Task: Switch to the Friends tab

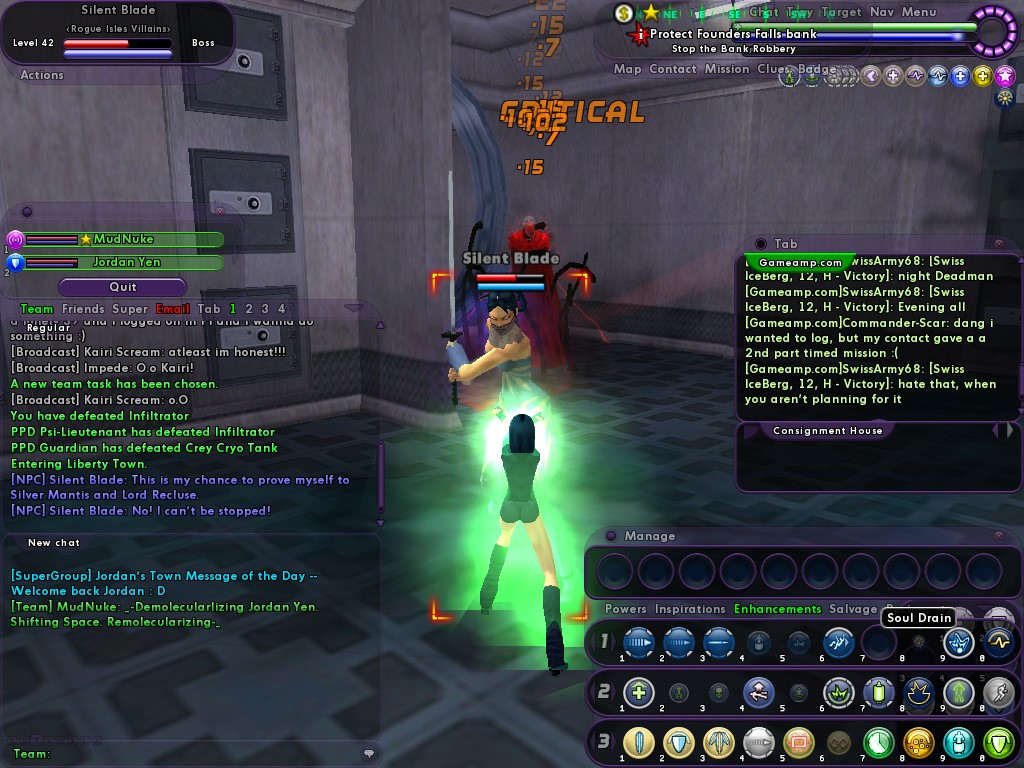Action: pyautogui.click(x=83, y=309)
